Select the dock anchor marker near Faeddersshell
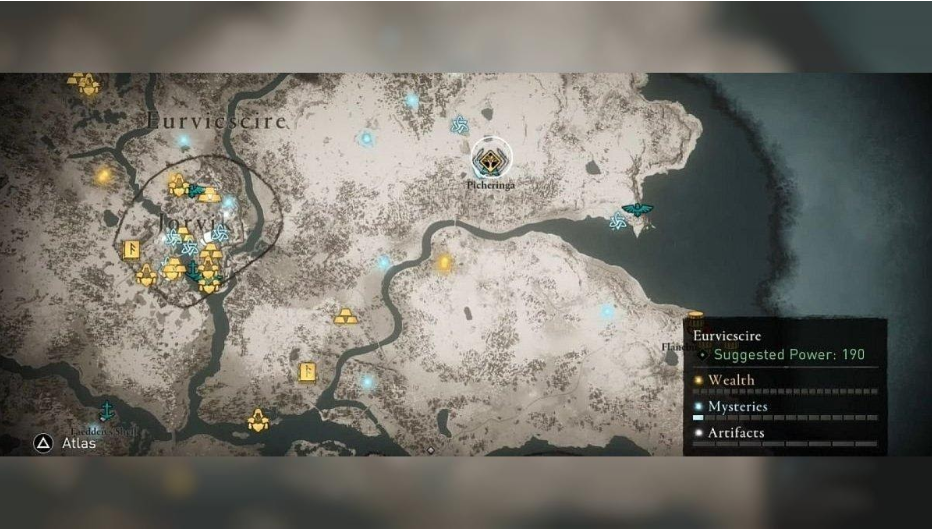The width and height of the screenshot is (932, 531). click(105, 411)
